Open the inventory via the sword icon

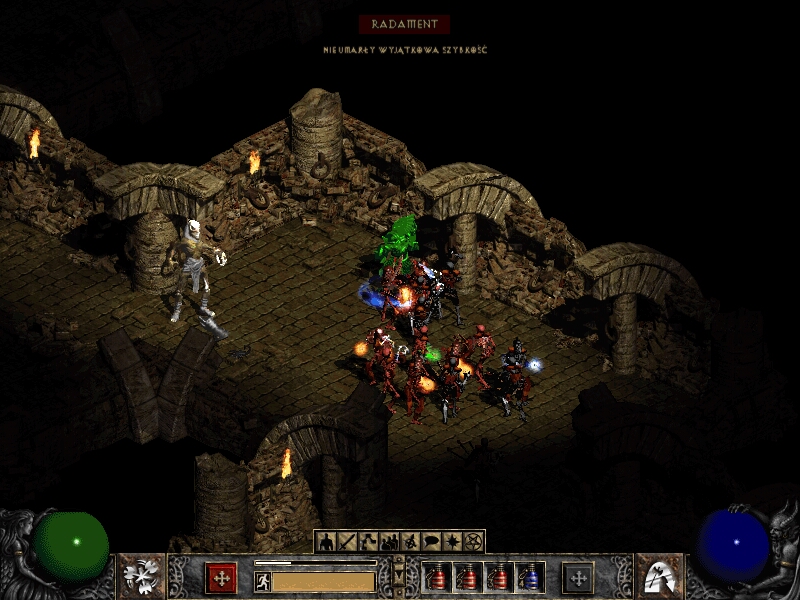click(x=347, y=542)
